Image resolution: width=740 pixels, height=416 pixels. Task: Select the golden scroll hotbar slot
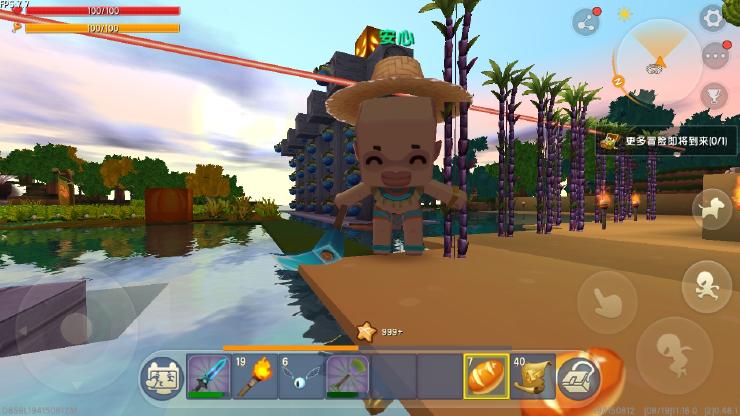tap(531, 376)
